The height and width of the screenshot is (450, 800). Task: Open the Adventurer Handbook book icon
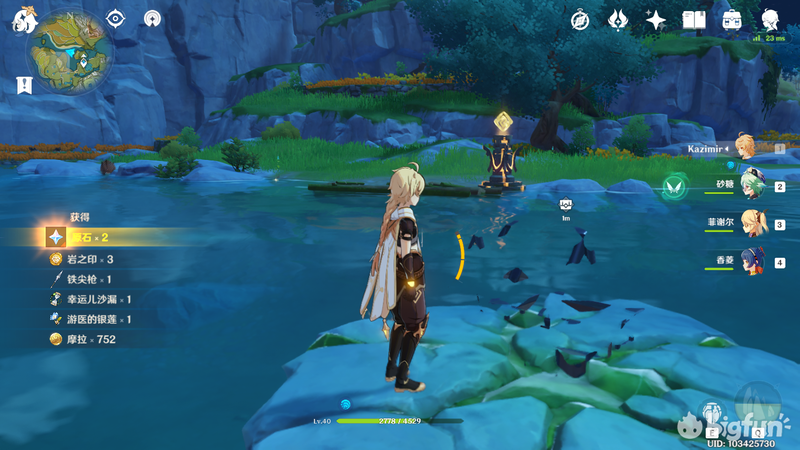pos(694,20)
